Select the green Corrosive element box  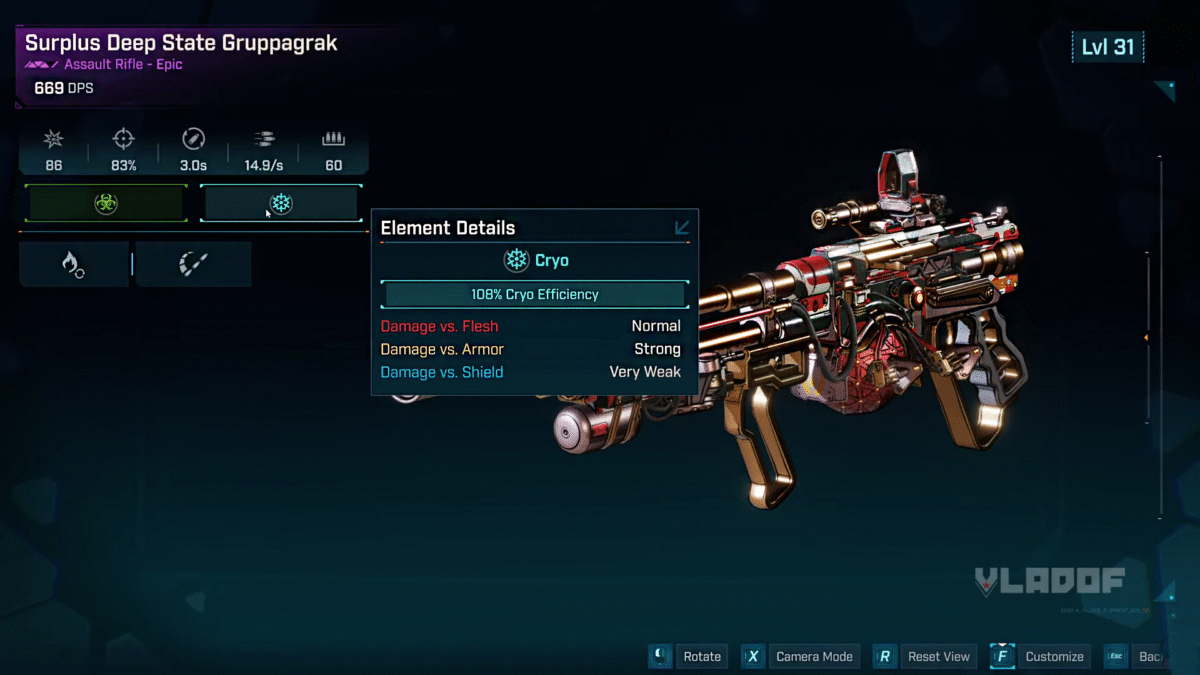point(106,204)
